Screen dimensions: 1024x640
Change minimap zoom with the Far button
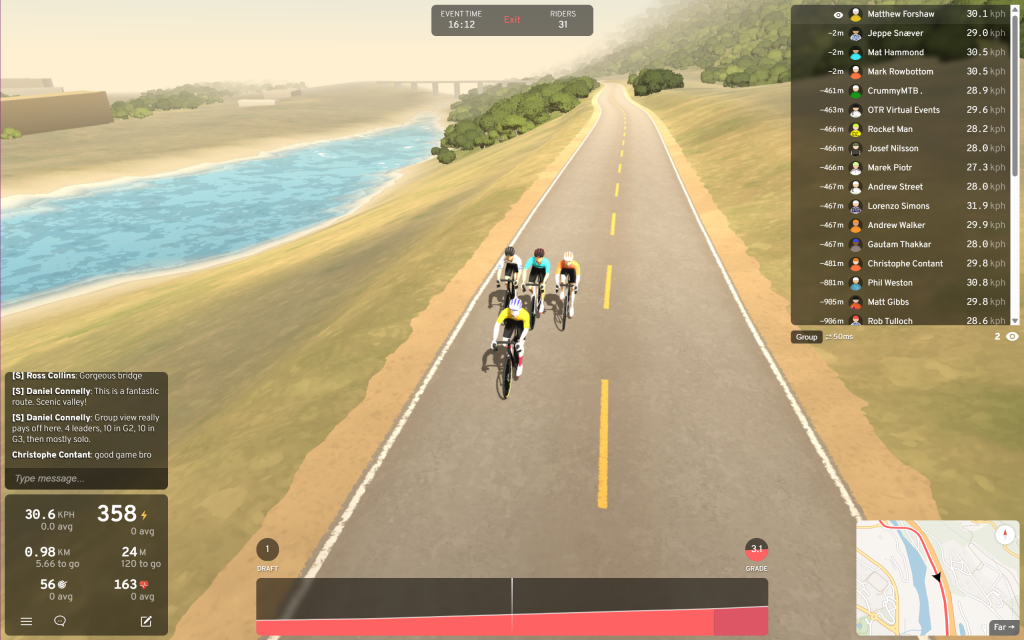(x=1002, y=627)
